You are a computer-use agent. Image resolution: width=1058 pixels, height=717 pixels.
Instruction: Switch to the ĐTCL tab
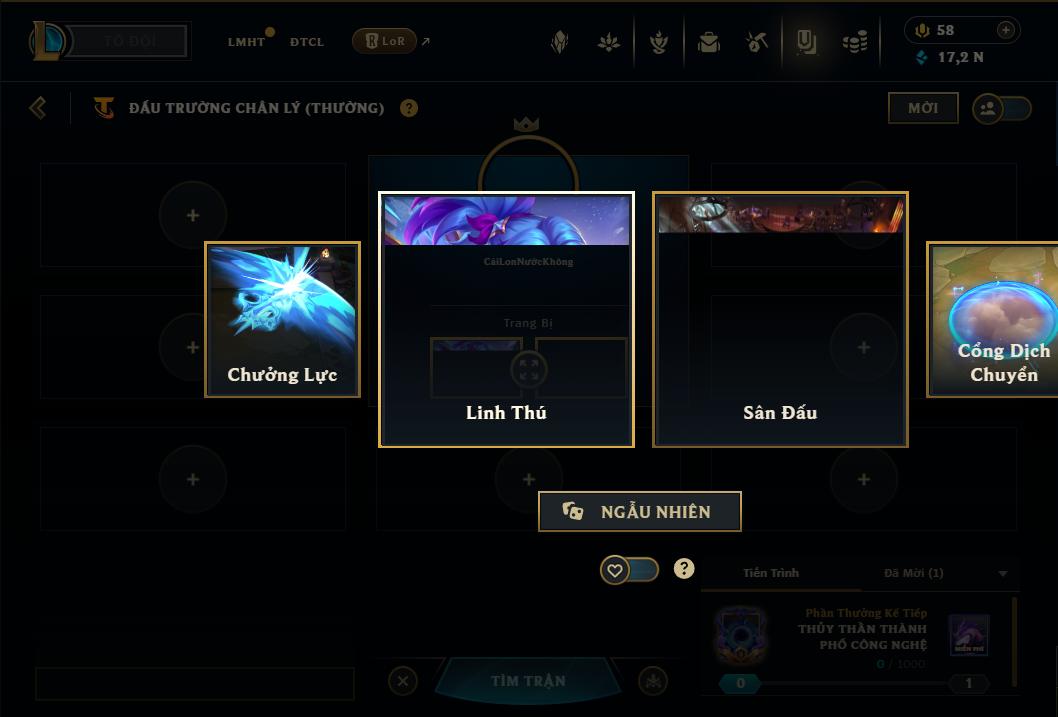coord(307,42)
